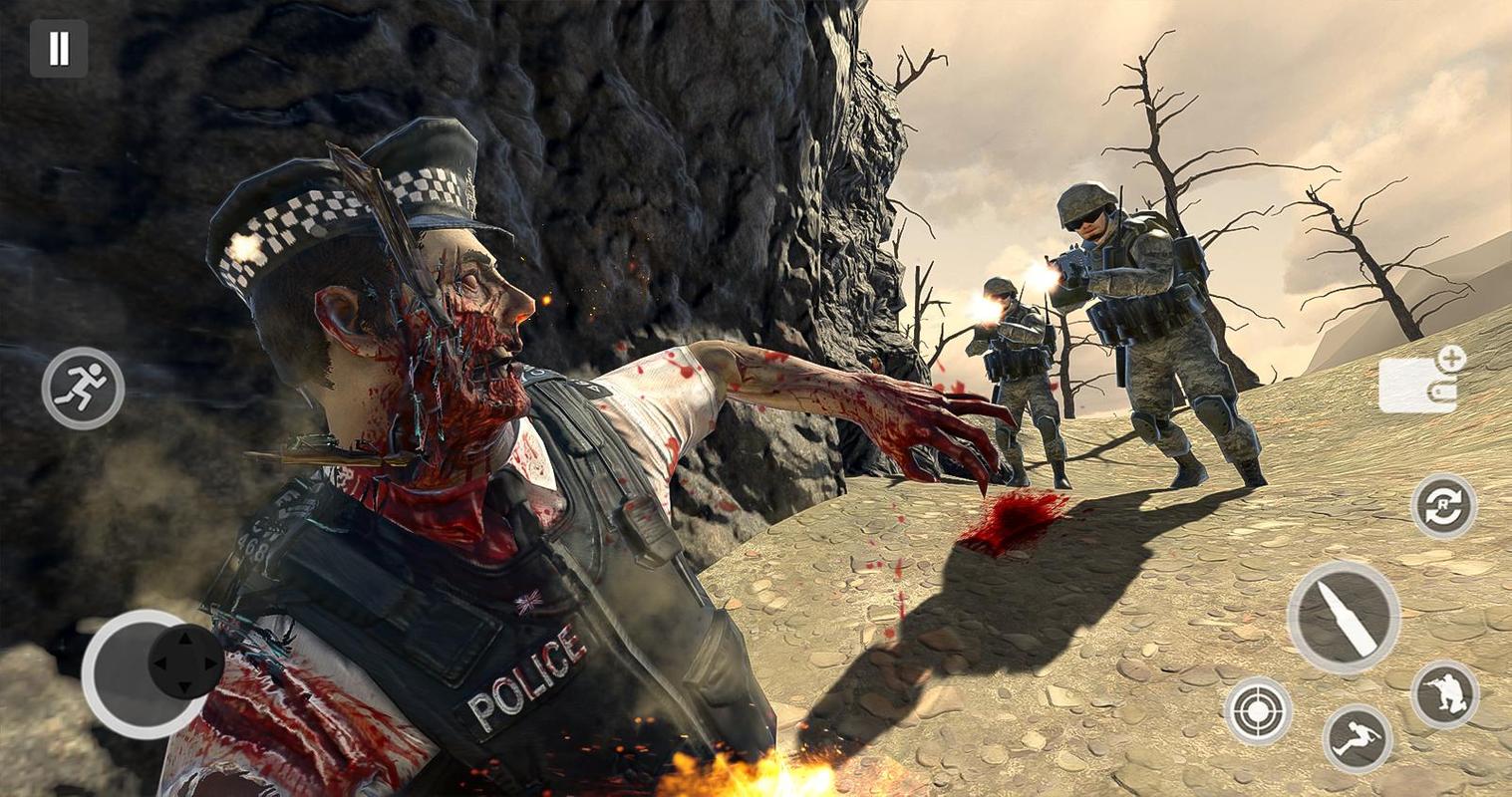Crouch using the kneeling soldier button

coord(1444,694)
